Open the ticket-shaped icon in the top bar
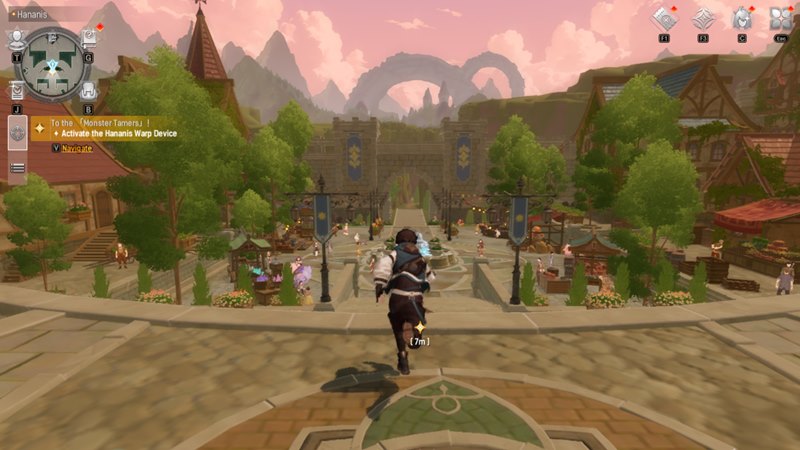The image size is (800, 450). point(663,18)
